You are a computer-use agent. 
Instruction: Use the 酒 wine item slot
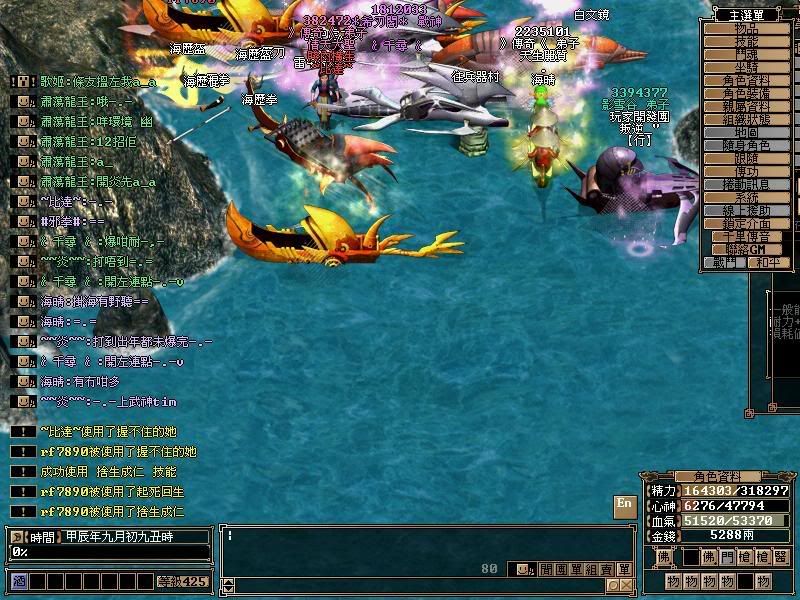(x=18, y=581)
